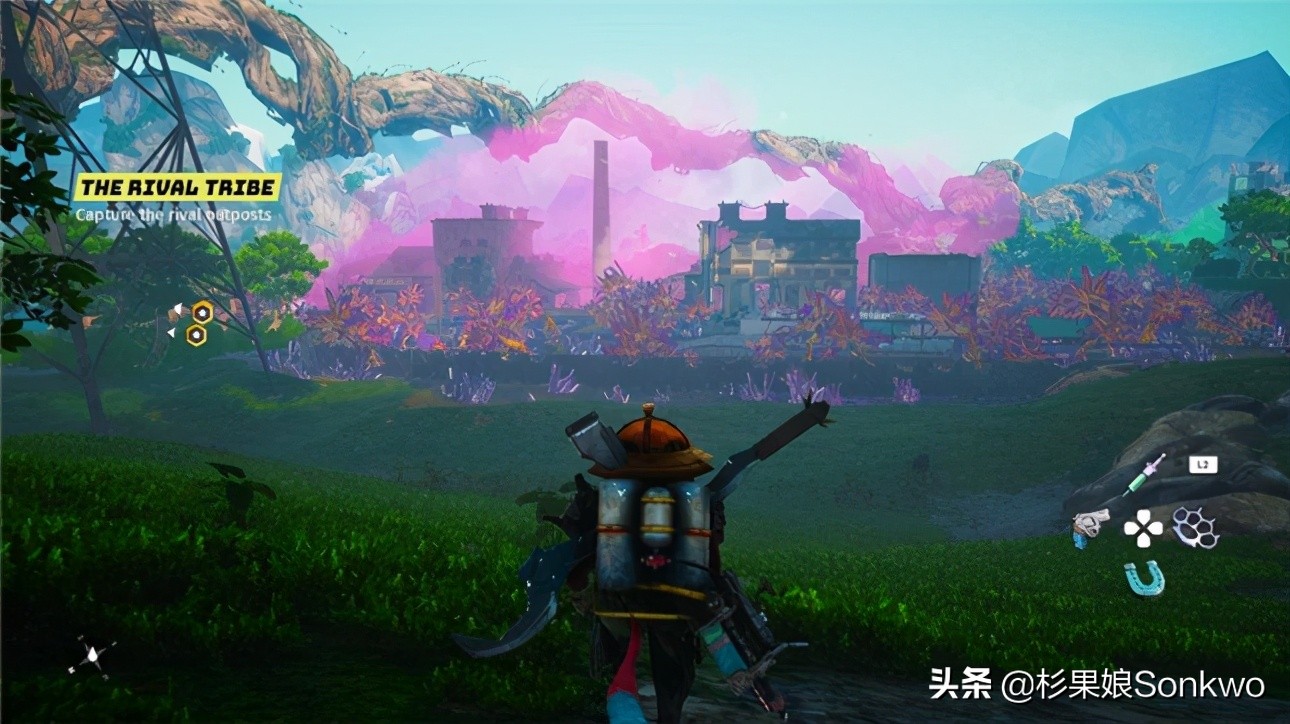1290x724 pixels.
Task: Expand the white arrow beside lower waypoint
Action: pyautogui.click(x=171, y=332)
